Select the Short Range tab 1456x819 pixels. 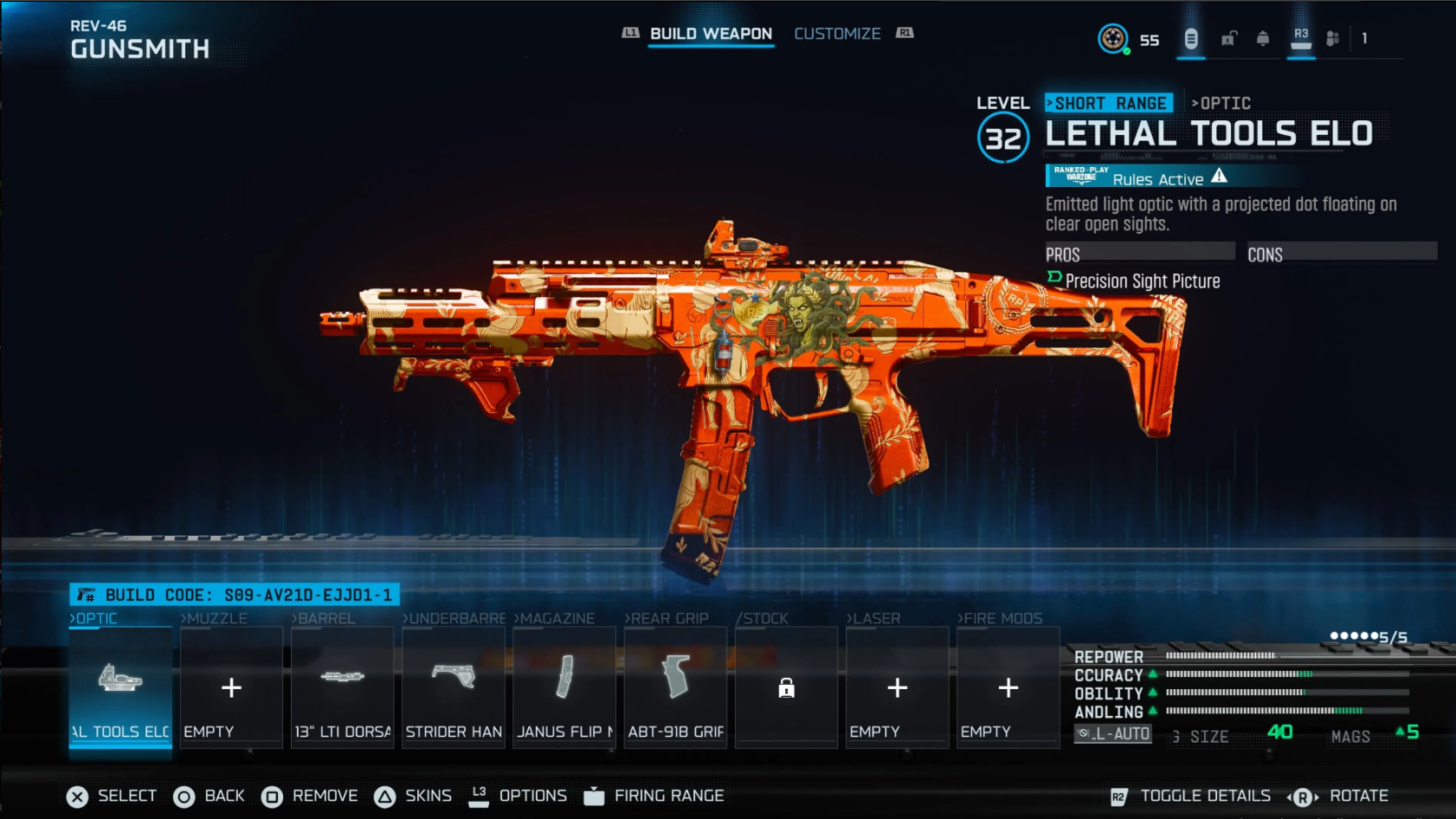[x=1109, y=102]
